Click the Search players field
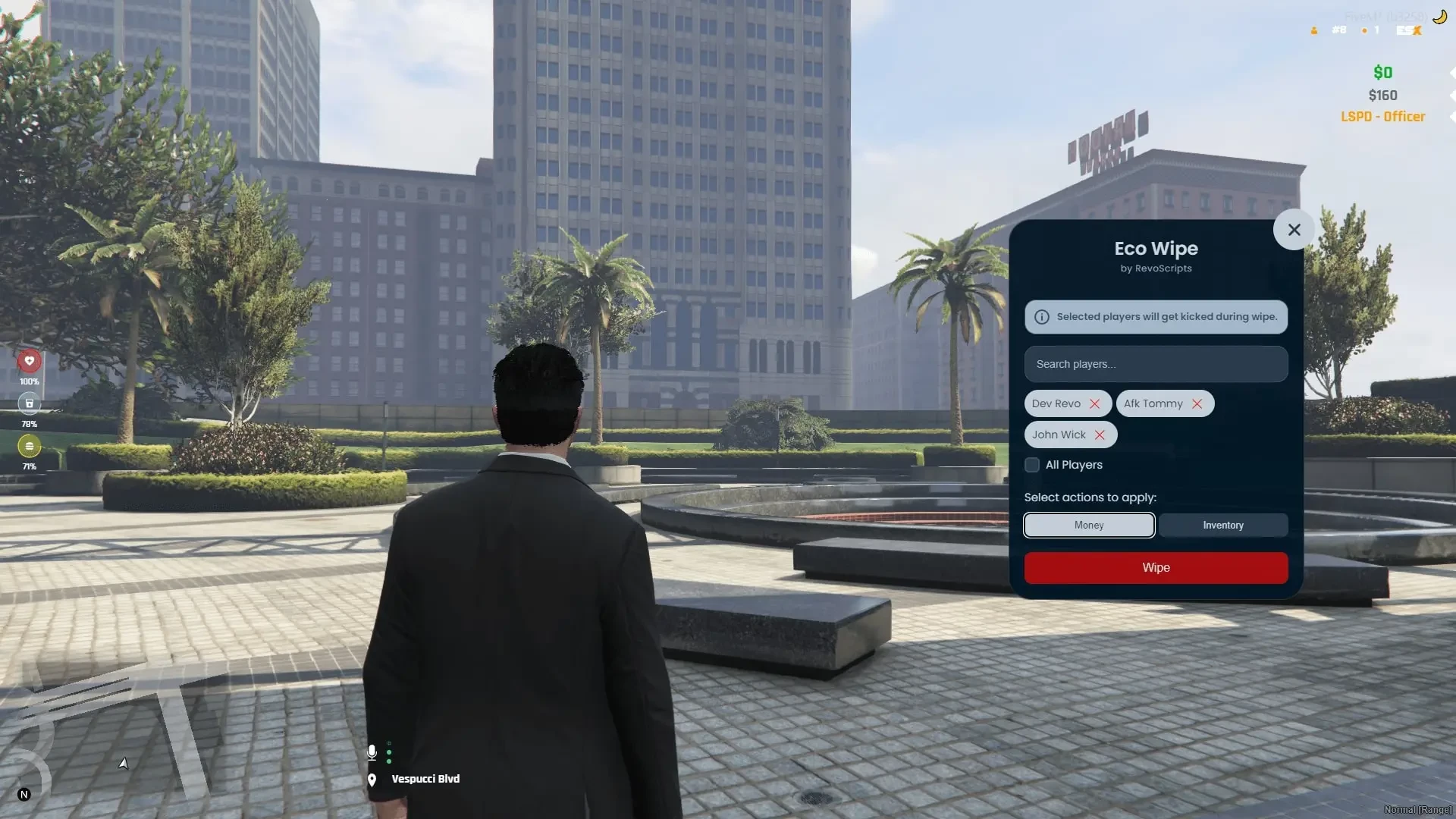1456x819 pixels. click(1156, 364)
